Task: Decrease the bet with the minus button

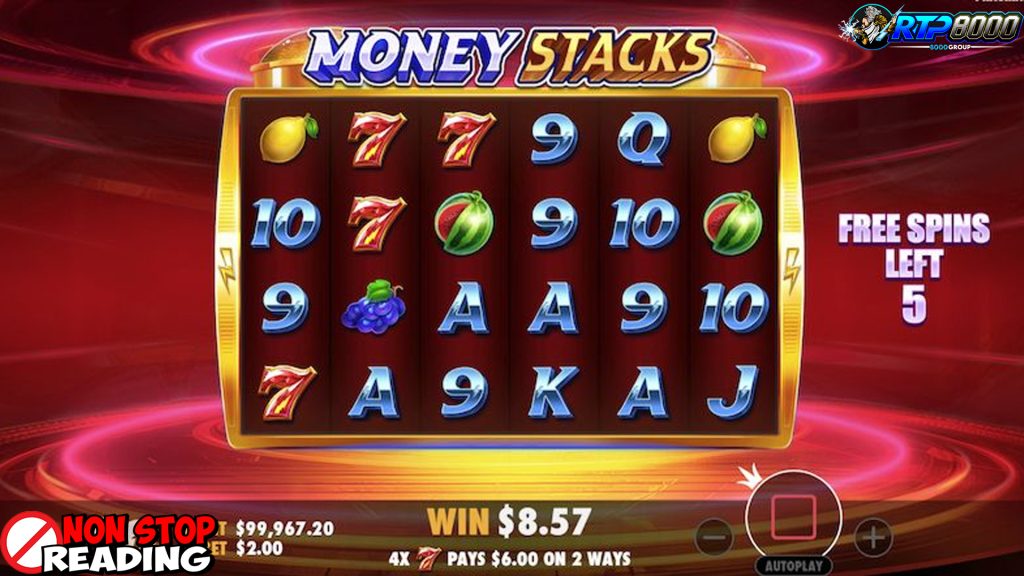Action: [x=714, y=537]
